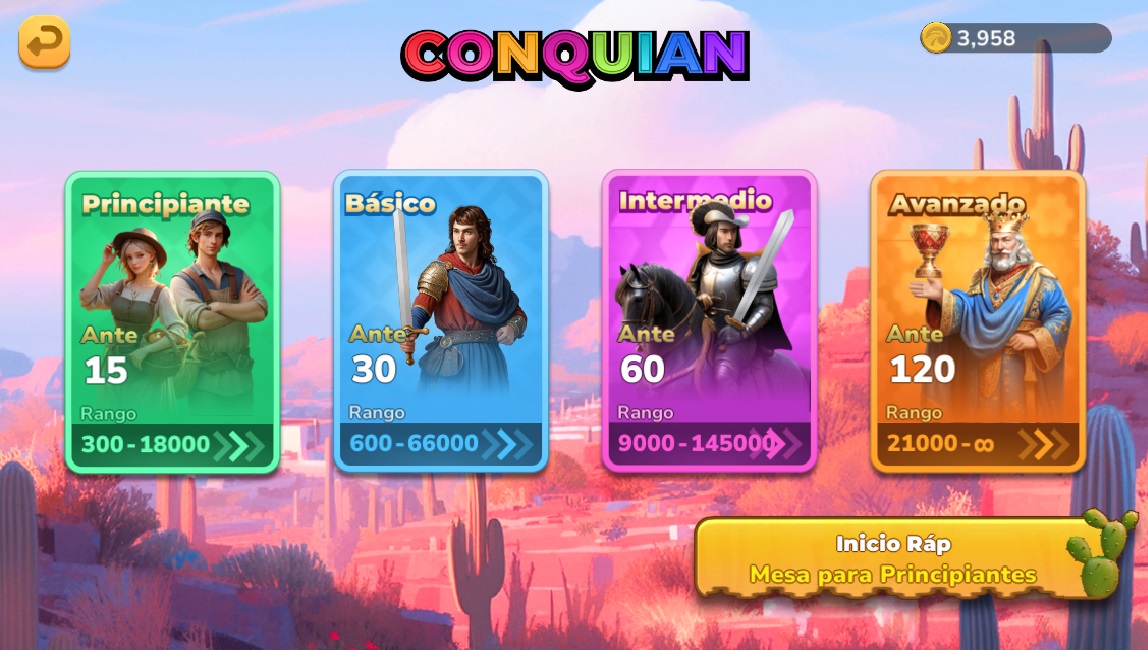Image resolution: width=1148 pixels, height=650 pixels.
Task: Start quick play at Mesa para Principiantes
Action: pyautogui.click(x=892, y=559)
